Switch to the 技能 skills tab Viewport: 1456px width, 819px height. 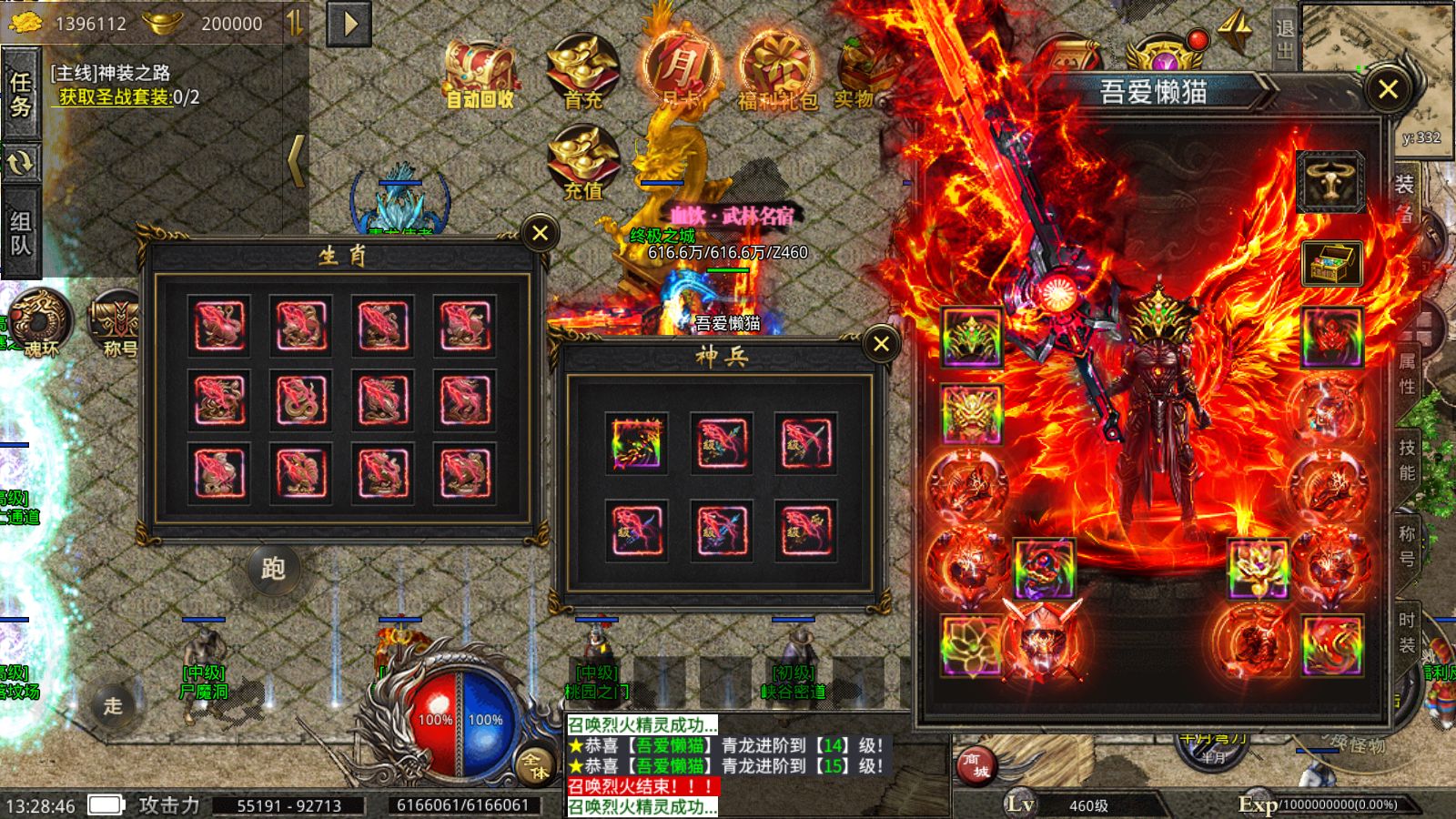click(1407, 460)
